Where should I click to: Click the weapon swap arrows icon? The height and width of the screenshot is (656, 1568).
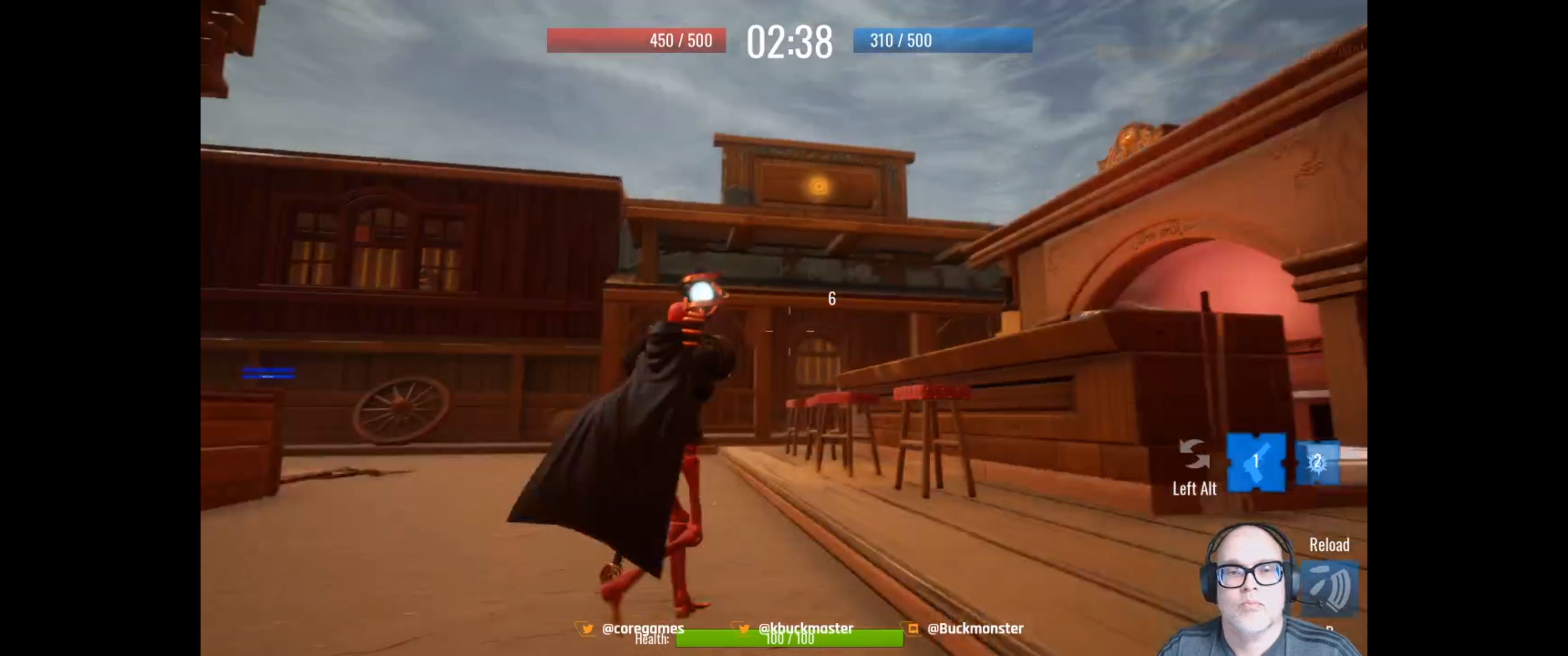[x=1194, y=454]
